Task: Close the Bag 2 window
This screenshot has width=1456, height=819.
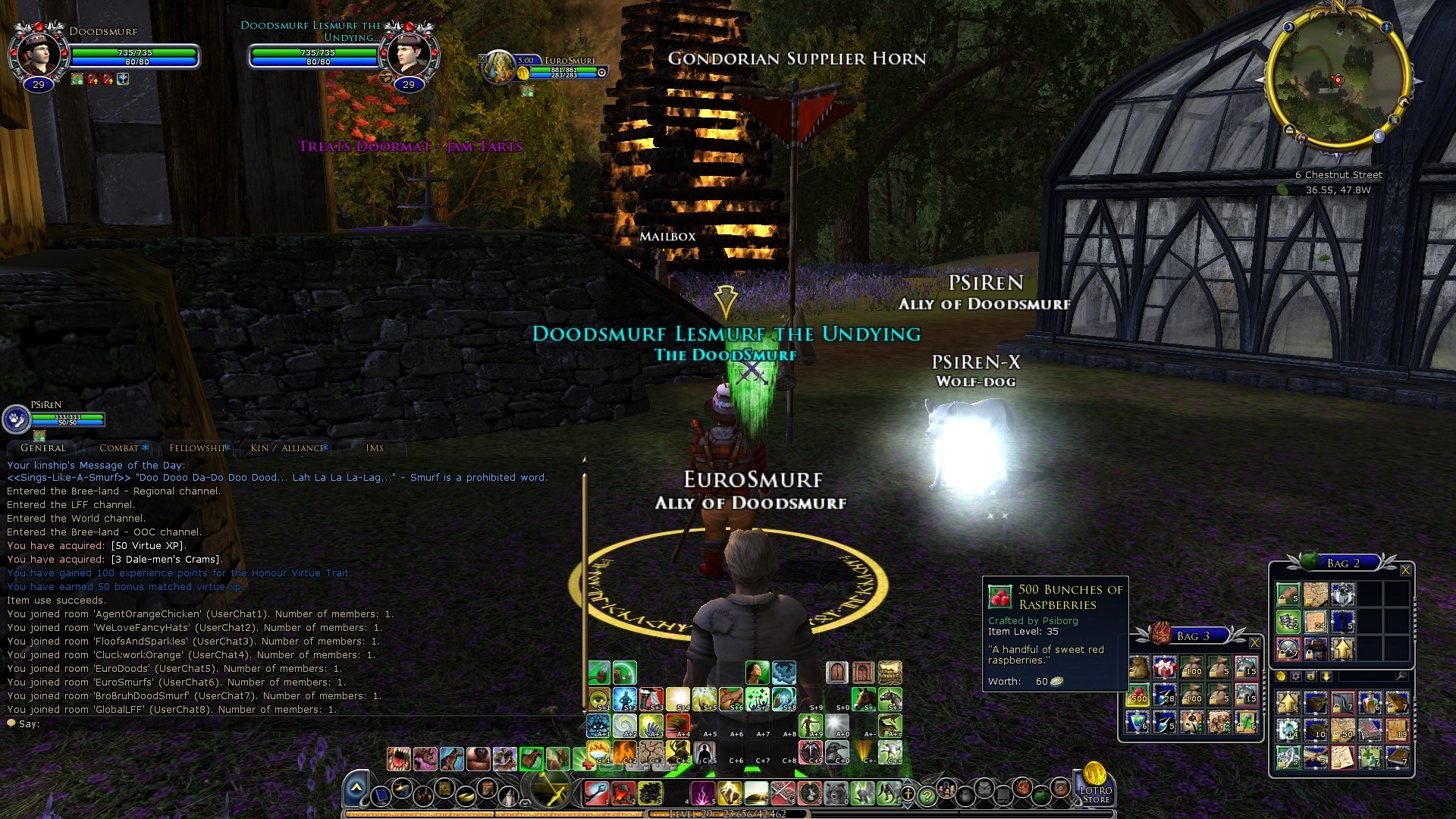Action: coord(1405,570)
